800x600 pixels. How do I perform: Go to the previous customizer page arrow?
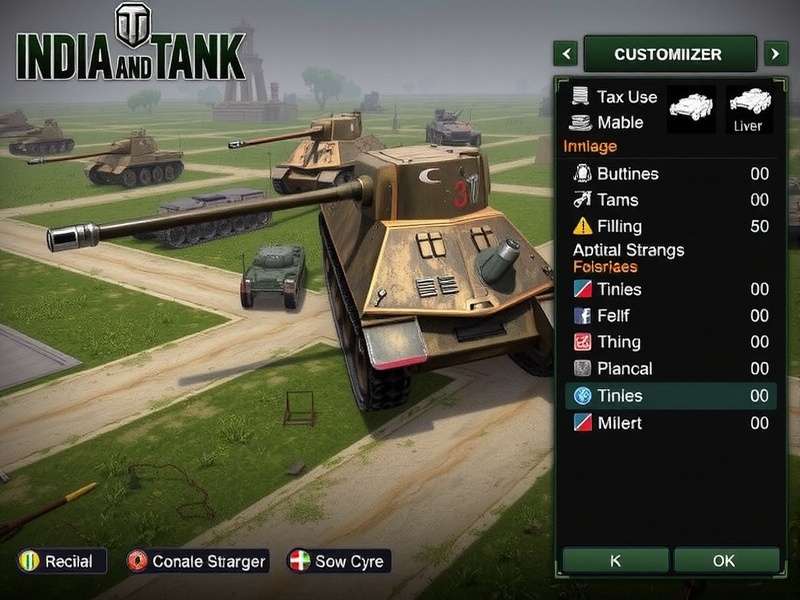[566, 53]
